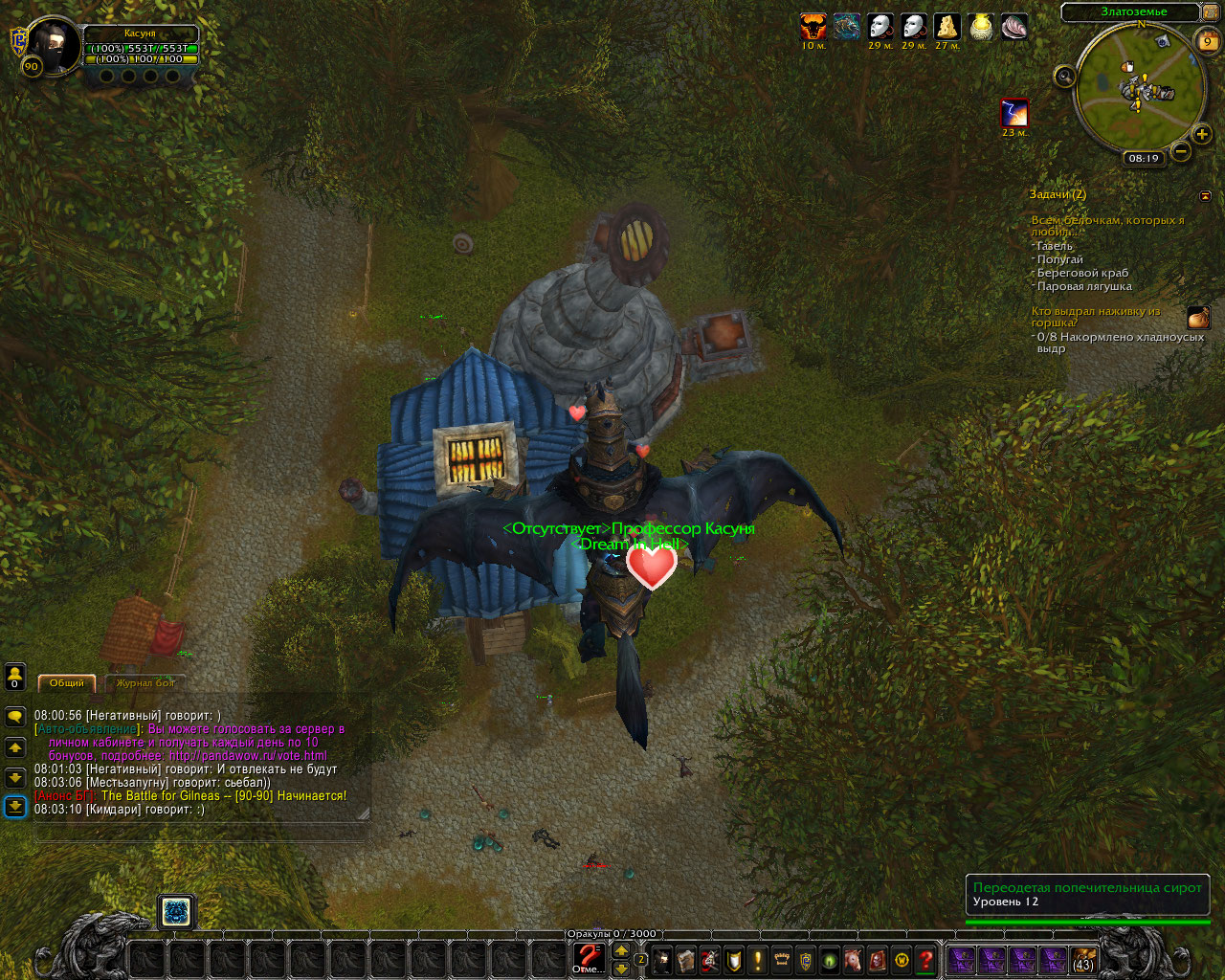This screenshot has height=980, width=1225.
Task: Zoom in the minimap with the plus button
Action: pyautogui.click(x=1202, y=135)
